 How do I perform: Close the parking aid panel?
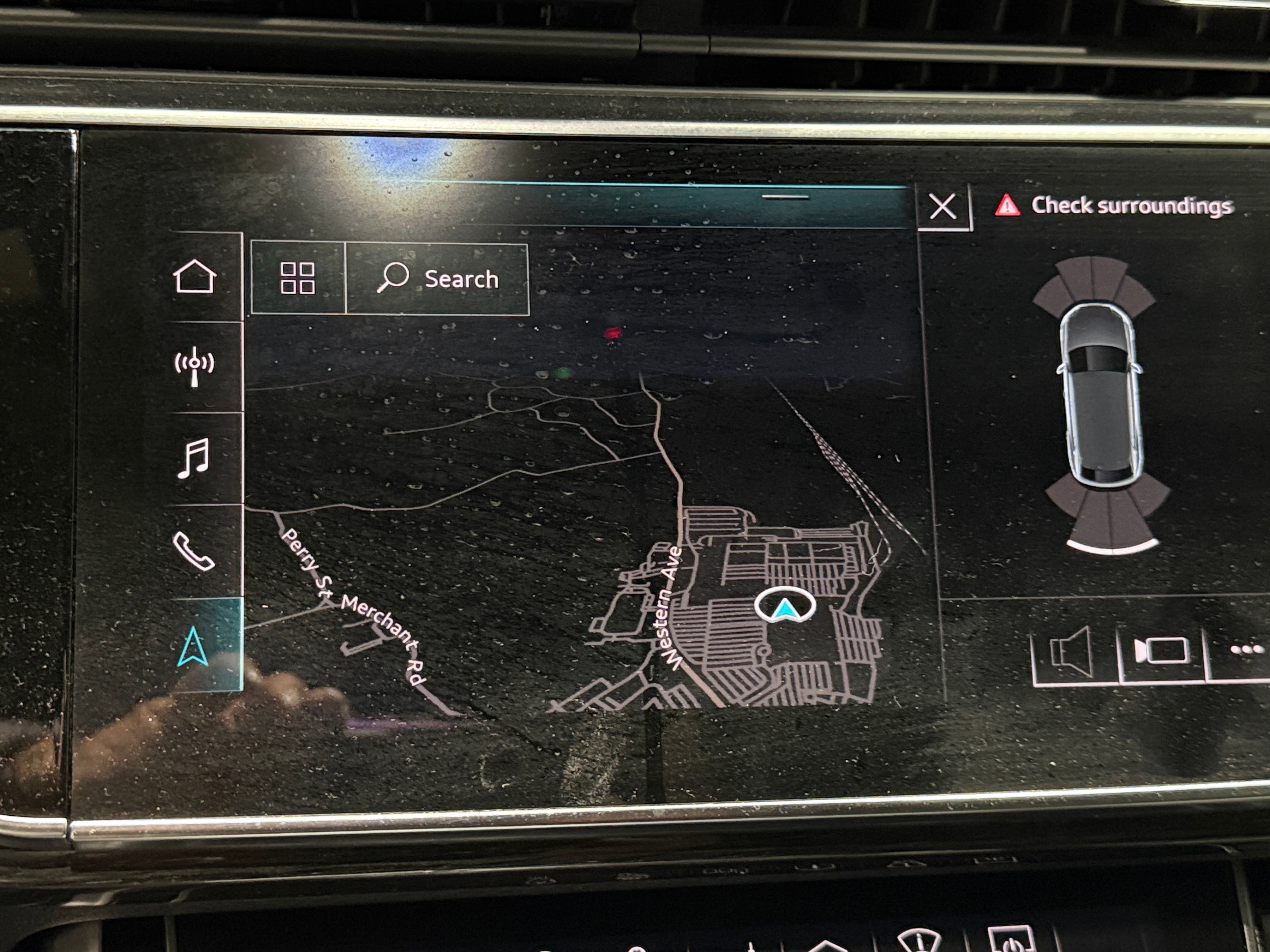[943, 207]
